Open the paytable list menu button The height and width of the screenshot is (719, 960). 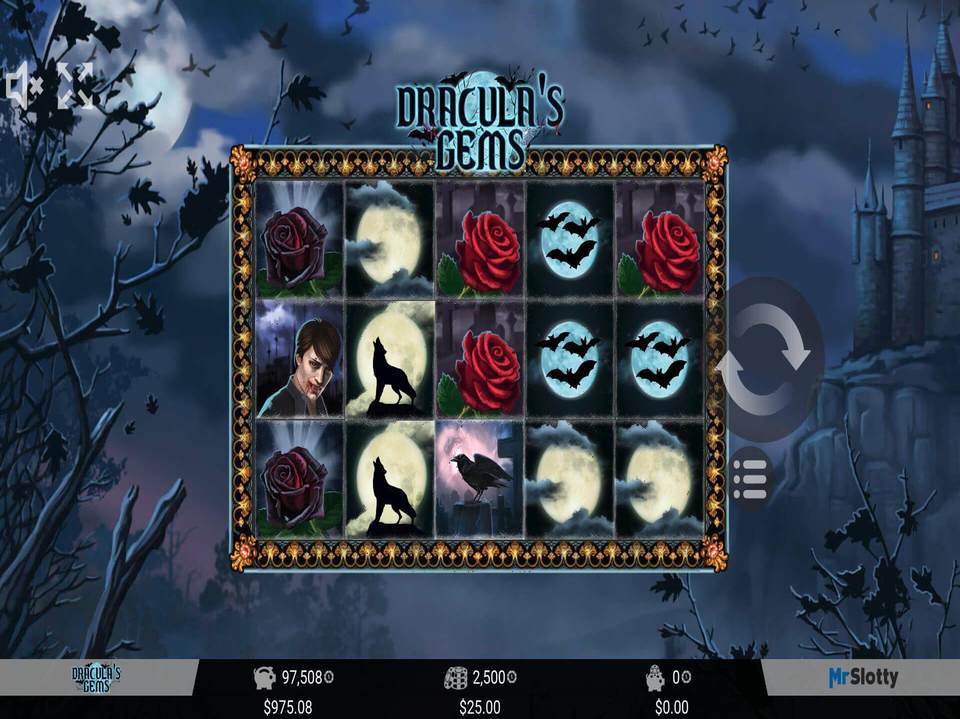click(x=750, y=480)
